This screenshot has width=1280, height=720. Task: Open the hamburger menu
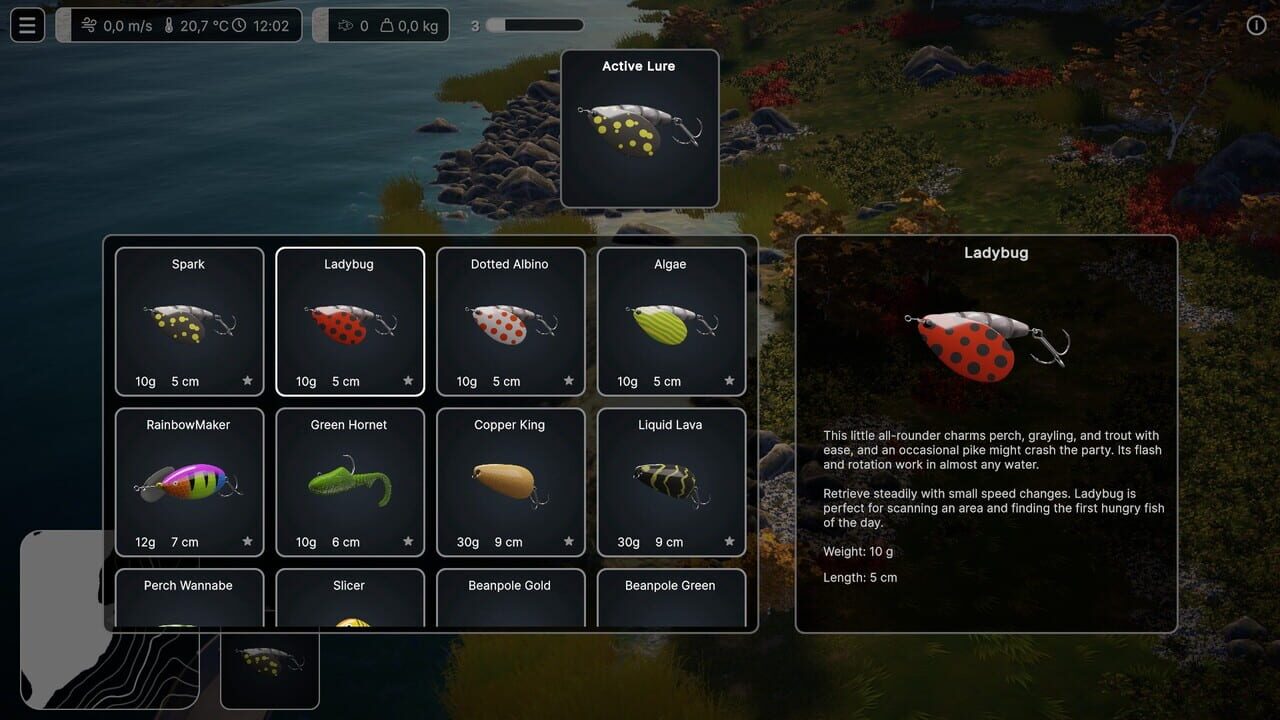click(x=27, y=24)
